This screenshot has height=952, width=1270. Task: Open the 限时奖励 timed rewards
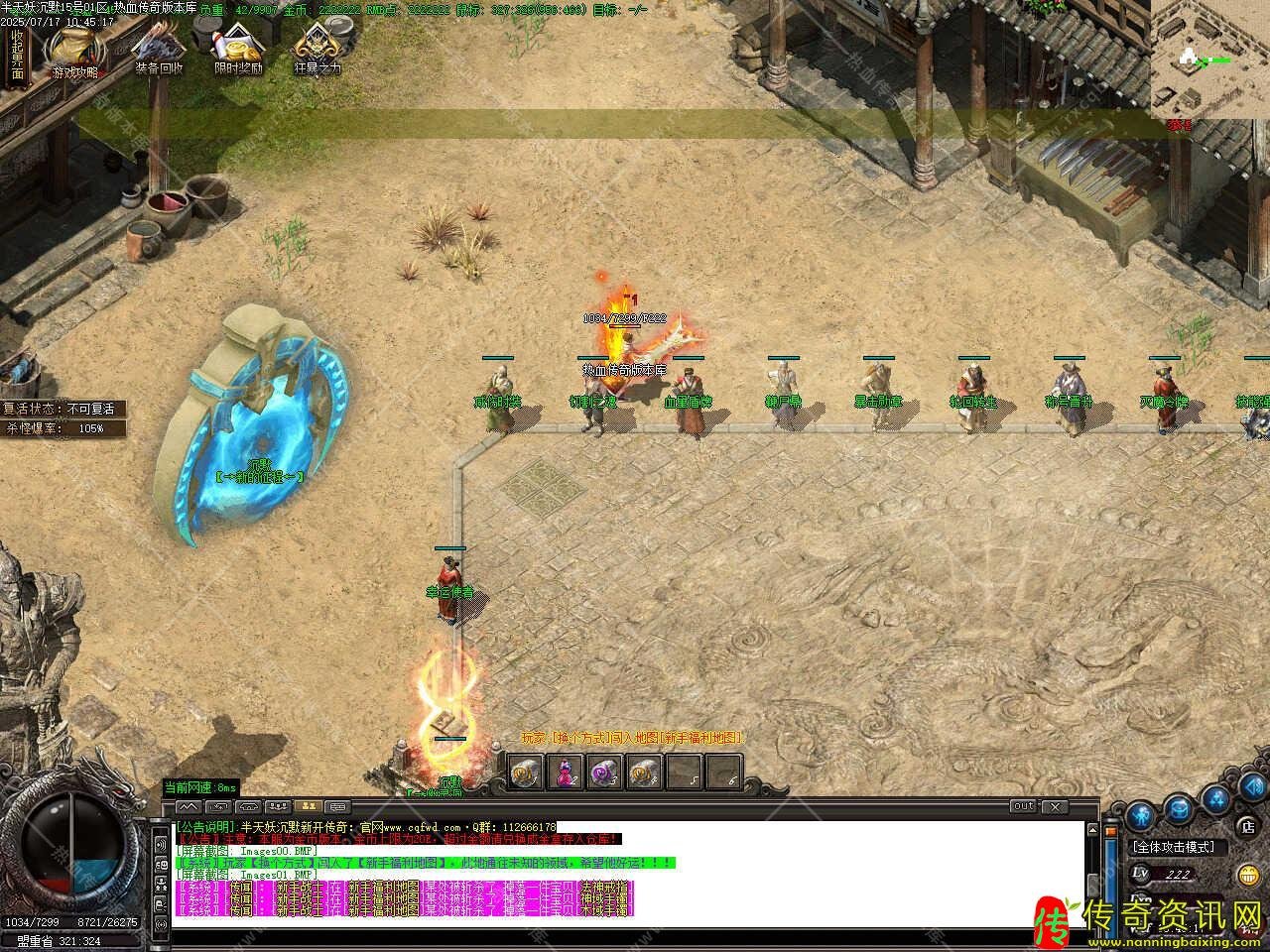click(x=238, y=50)
